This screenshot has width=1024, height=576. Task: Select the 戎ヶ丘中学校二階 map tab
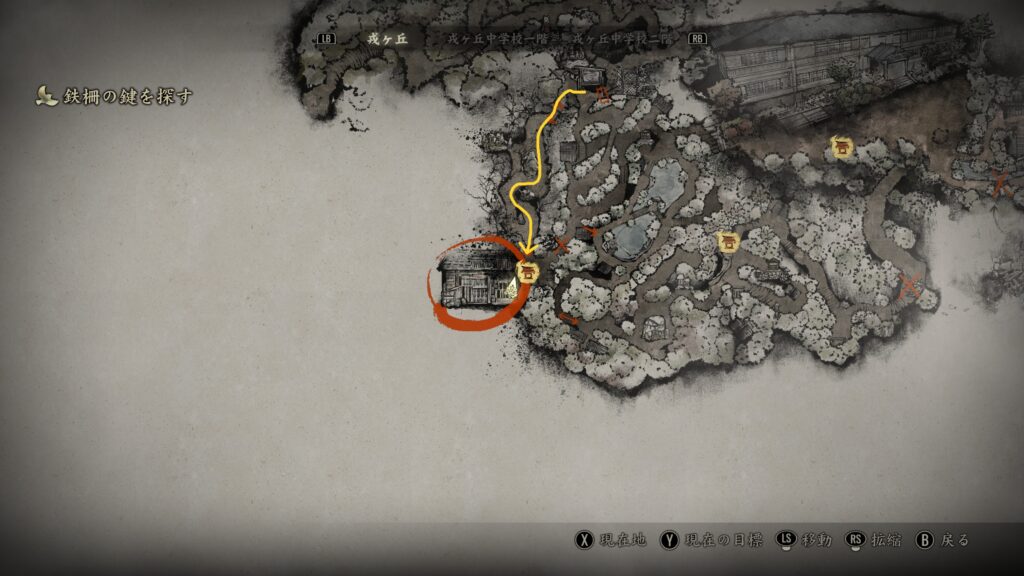pos(625,39)
